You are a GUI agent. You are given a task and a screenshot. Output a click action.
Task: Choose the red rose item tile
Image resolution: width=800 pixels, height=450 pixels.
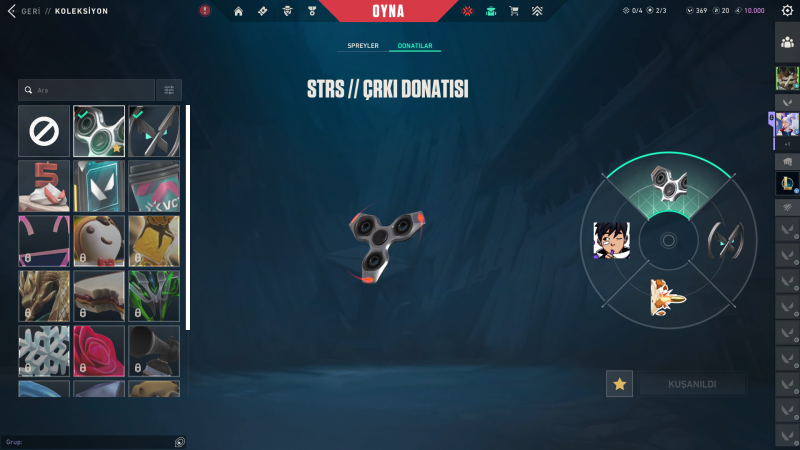[x=99, y=350]
